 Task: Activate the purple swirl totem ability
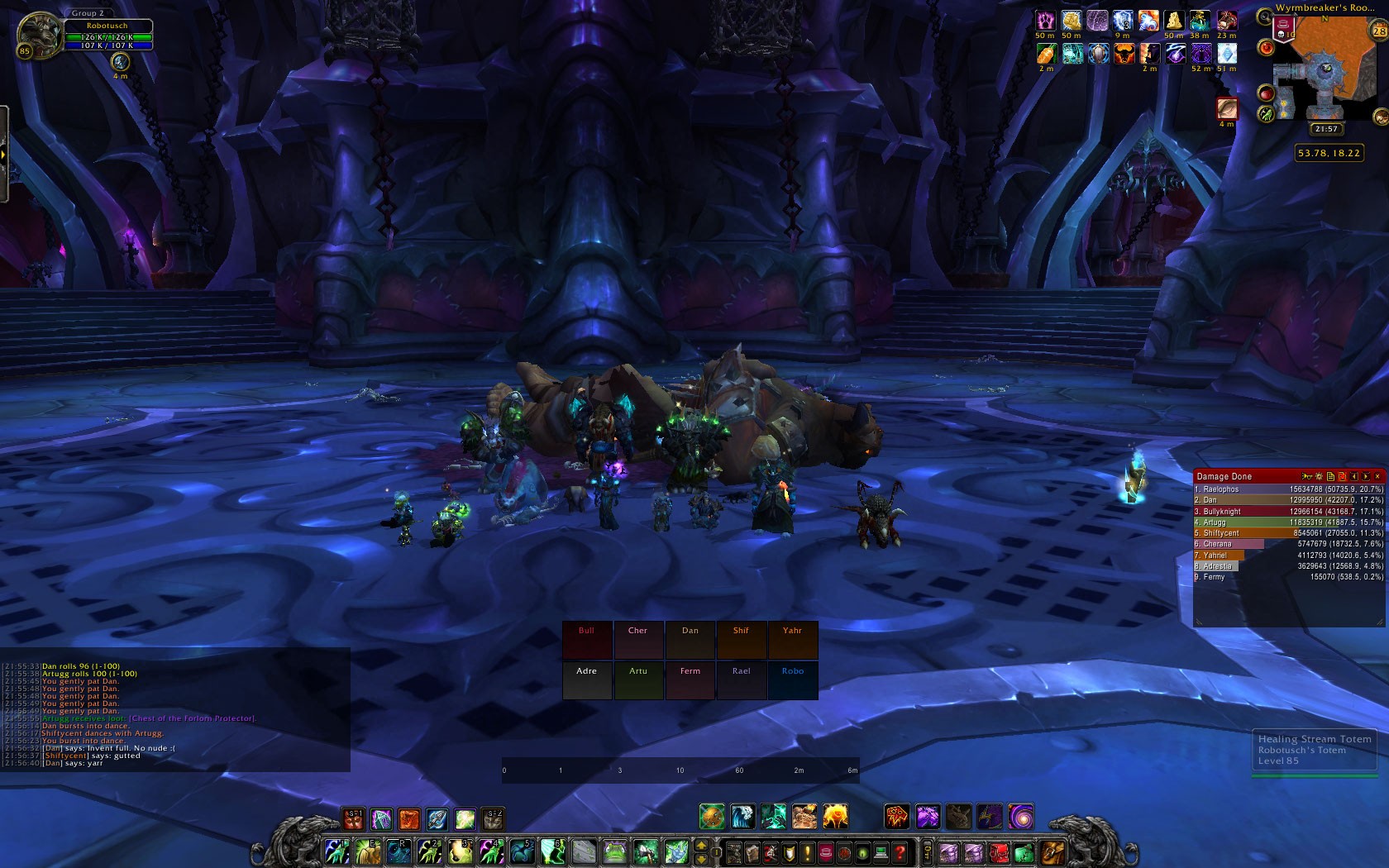coord(1021,818)
